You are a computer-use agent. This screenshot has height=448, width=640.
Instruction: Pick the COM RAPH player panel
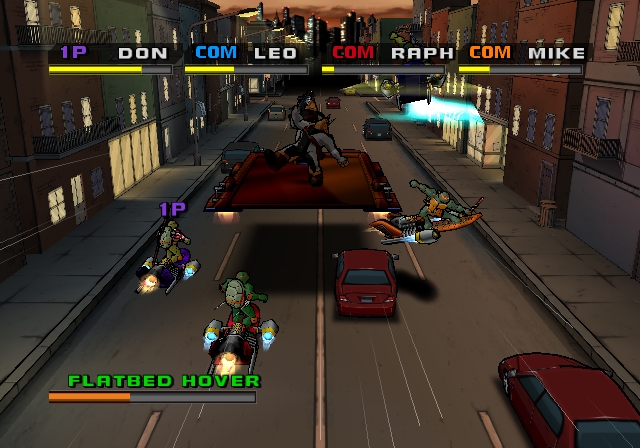(x=387, y=57)
